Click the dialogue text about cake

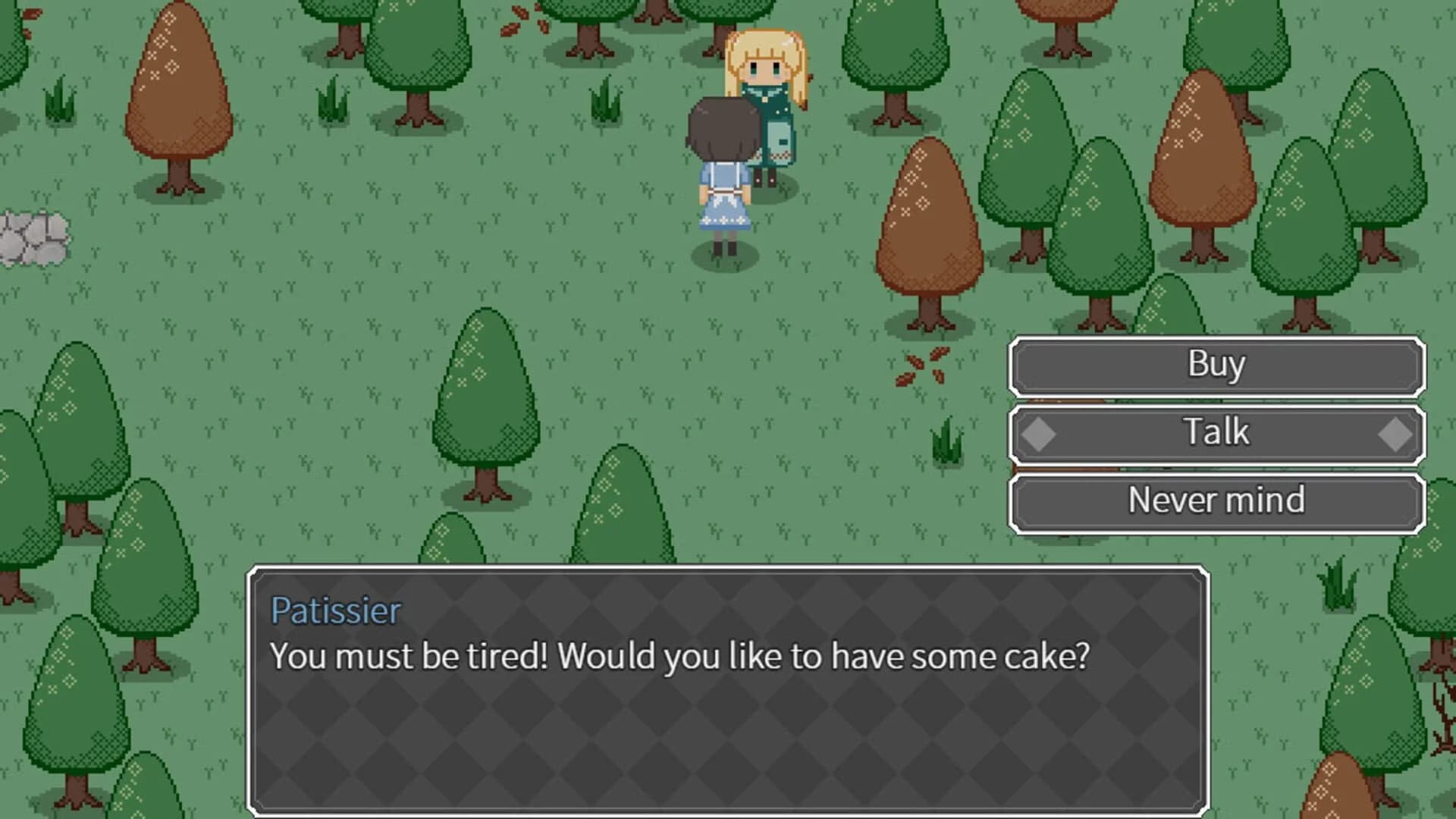pos(680,657)
